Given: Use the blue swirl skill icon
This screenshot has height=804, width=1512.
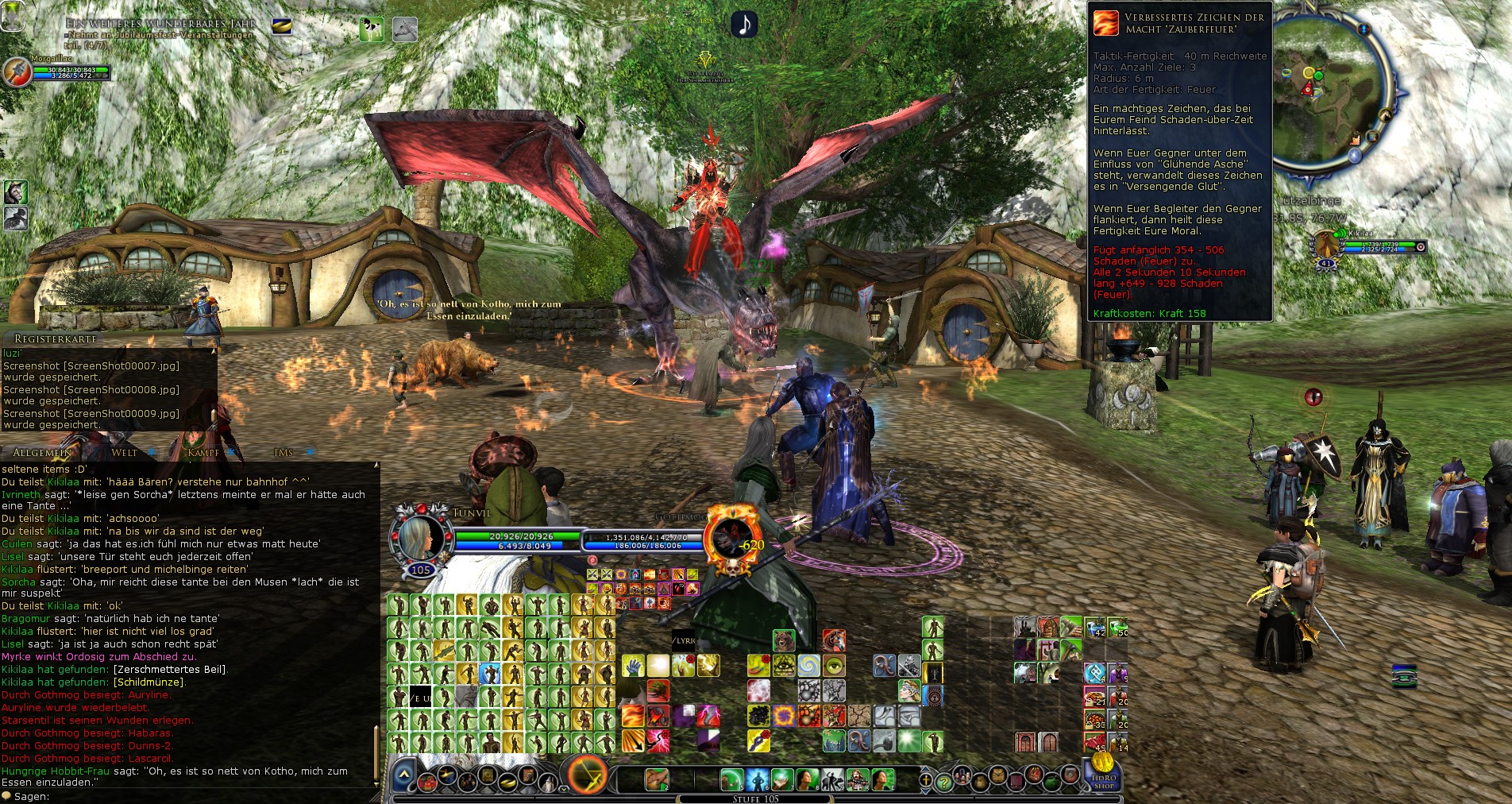Looking at the screenshot, I should (808, 665).
